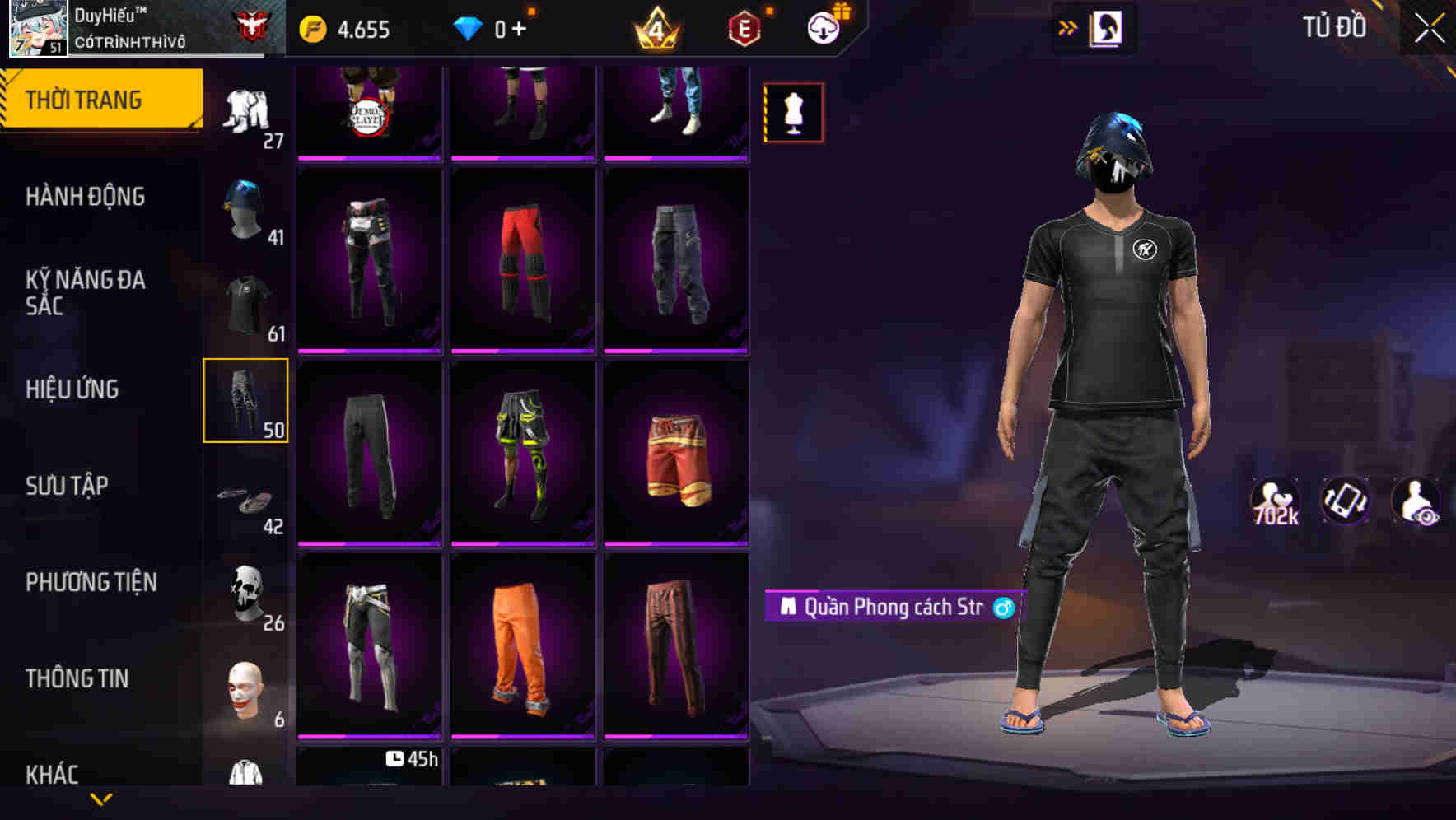
Task: Toggle the male gender symbol on the pants label
Action: click(1004, 608)
